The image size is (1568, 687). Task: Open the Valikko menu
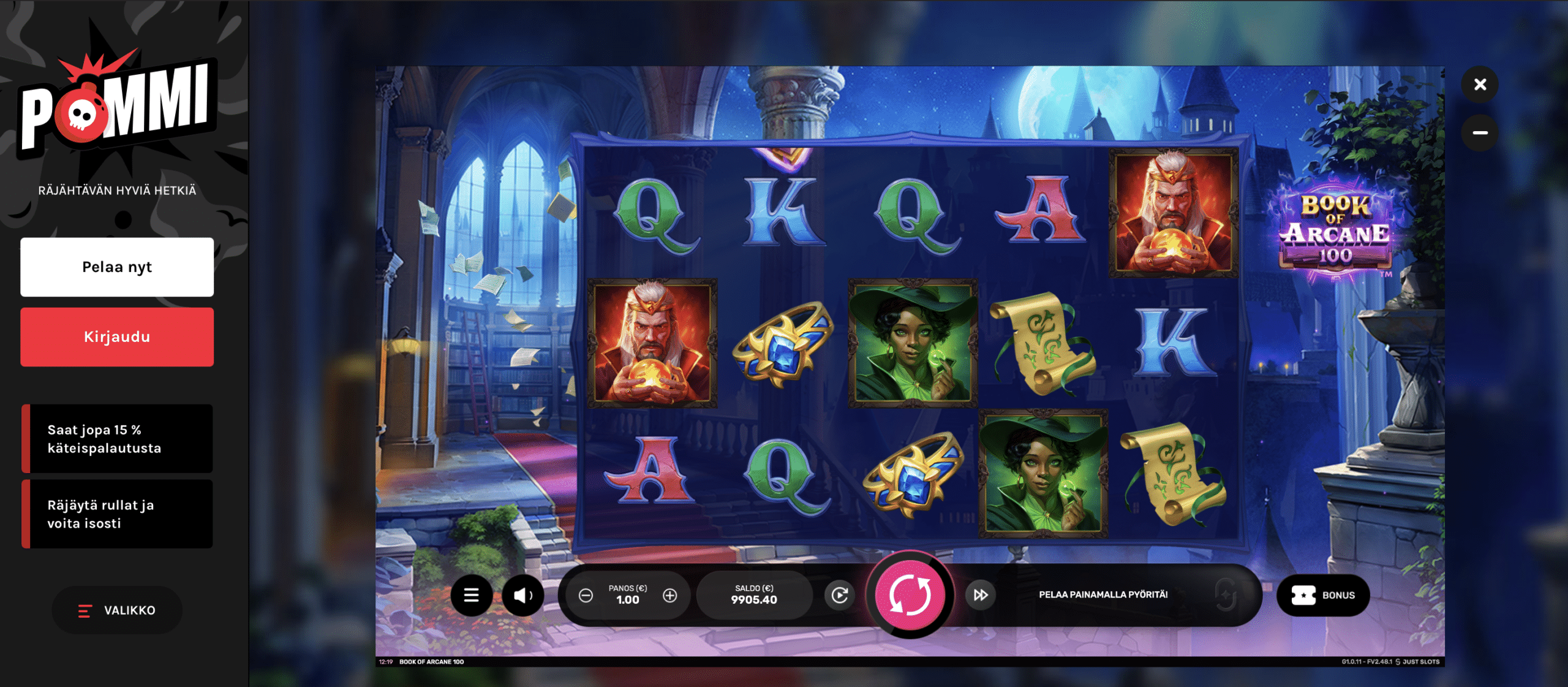(x=117, y=610)
